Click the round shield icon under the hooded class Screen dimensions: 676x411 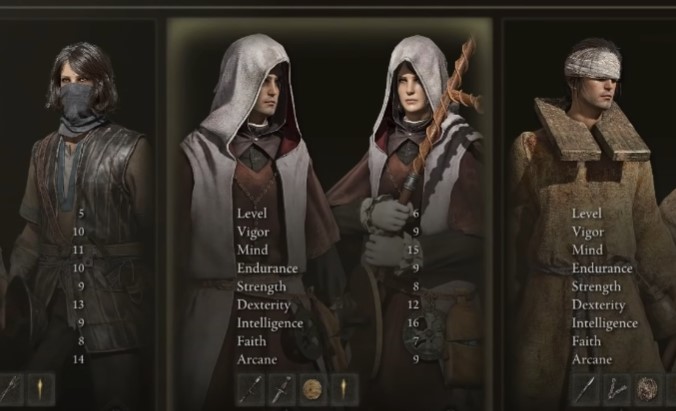coord(312,390)
